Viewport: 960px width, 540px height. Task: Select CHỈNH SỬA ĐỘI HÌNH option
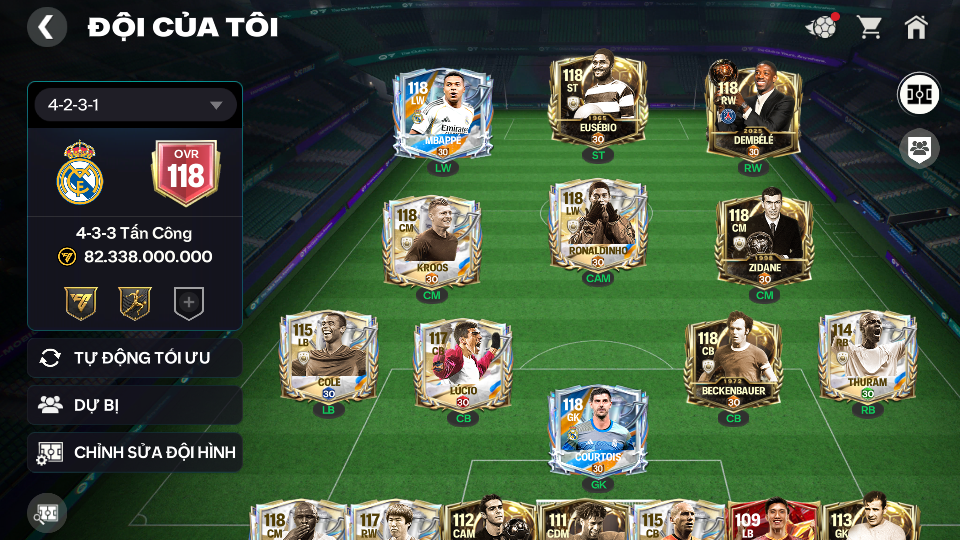pos(135,452)
